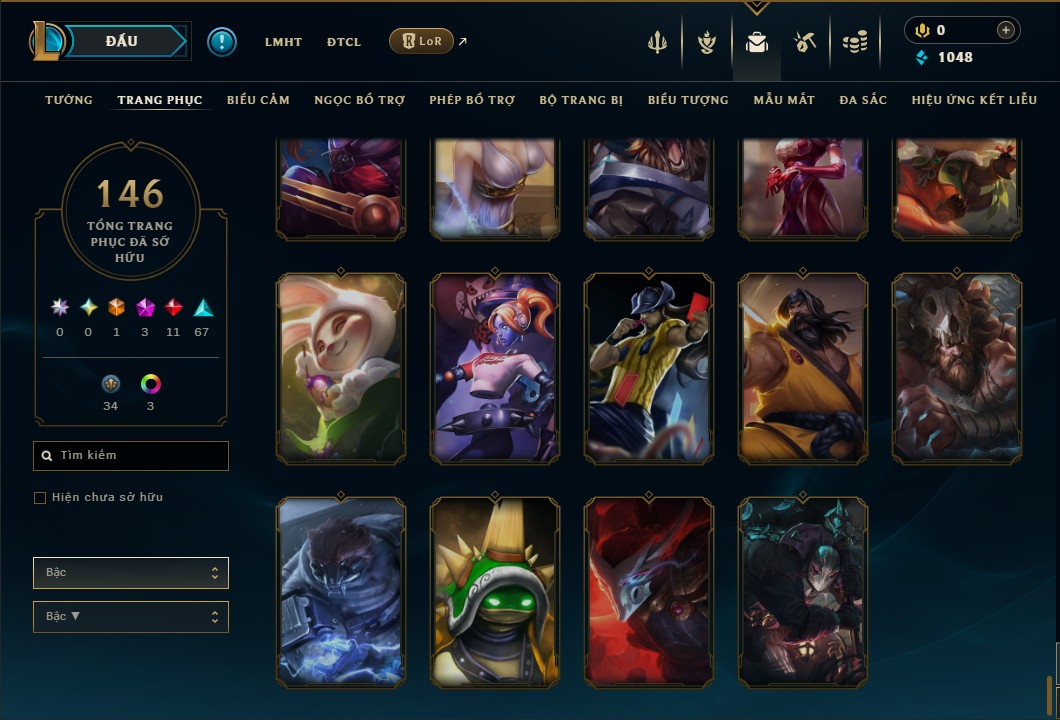View the BIỂU TƯỢNG icons tab

[688, 100]
